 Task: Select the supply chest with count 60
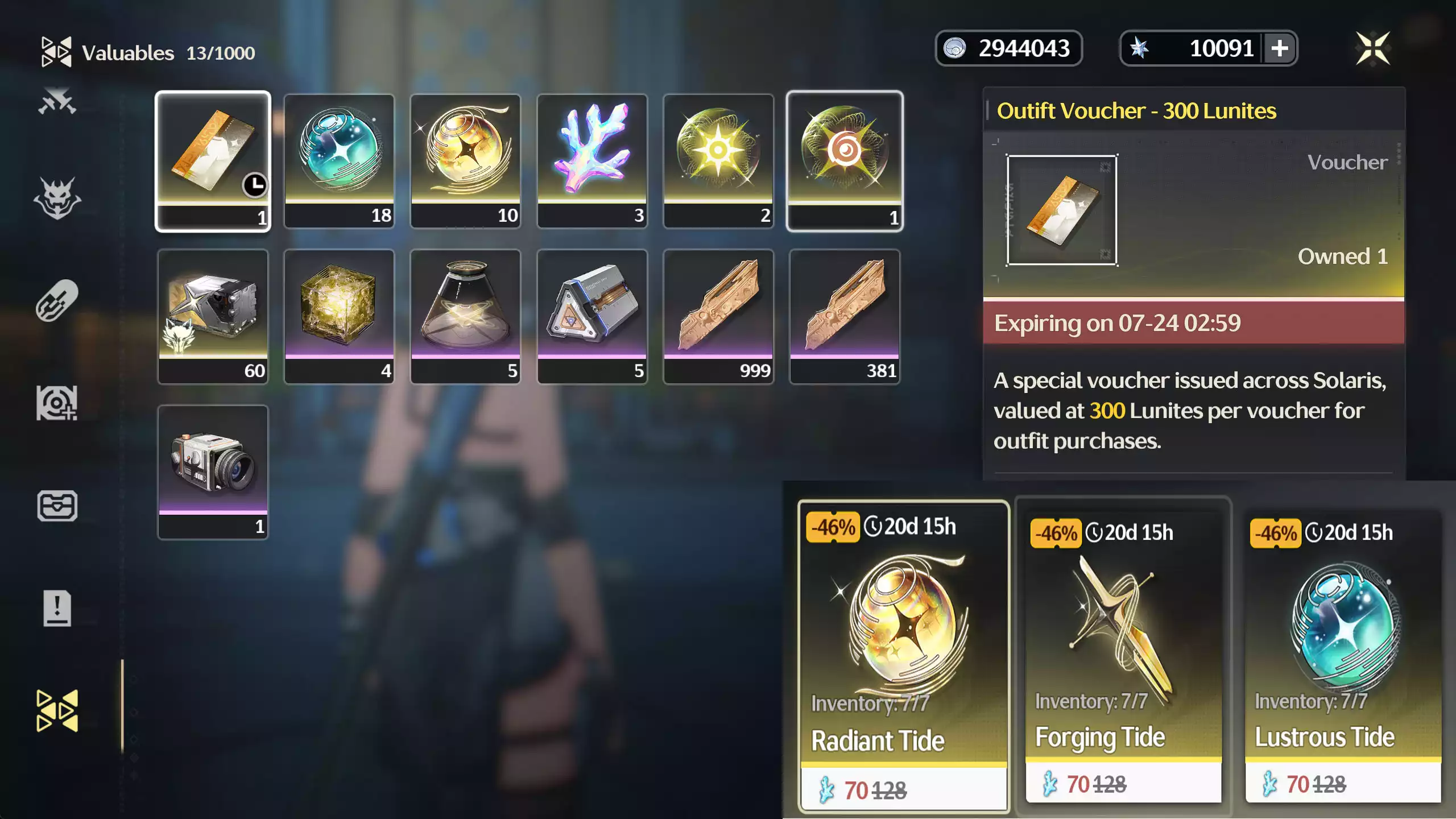tap(213, 316)
